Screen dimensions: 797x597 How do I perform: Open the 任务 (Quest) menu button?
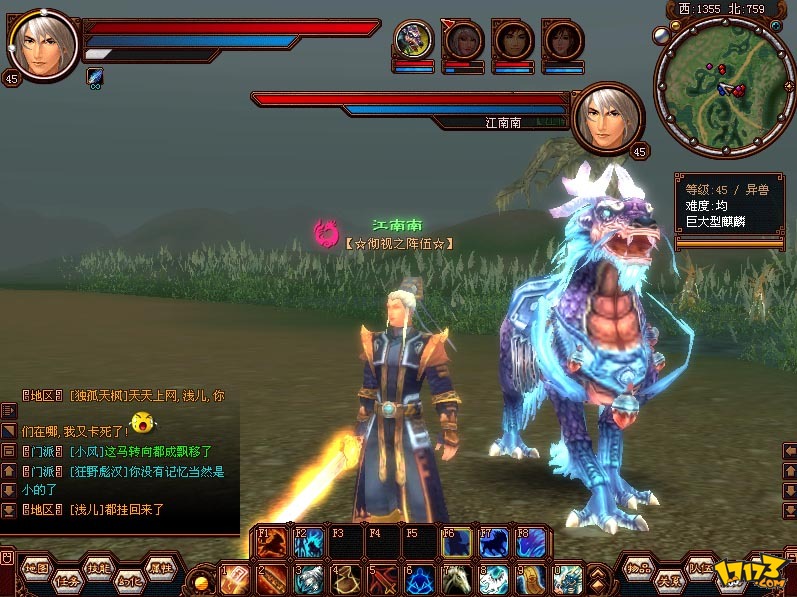[x=67, y=580]
